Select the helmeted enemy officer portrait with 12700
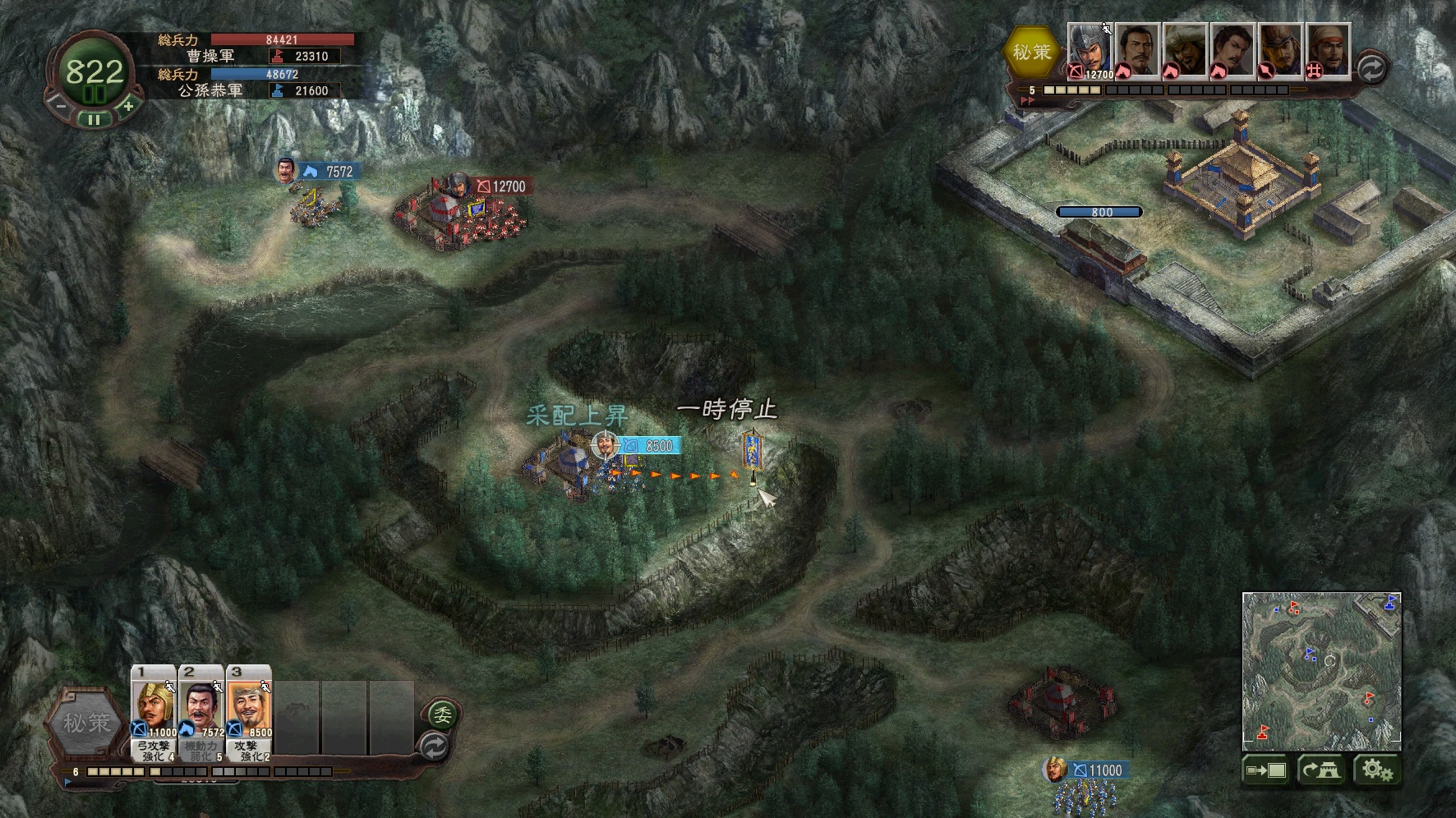This screenshot has width=1456, height=818. 1090,51
